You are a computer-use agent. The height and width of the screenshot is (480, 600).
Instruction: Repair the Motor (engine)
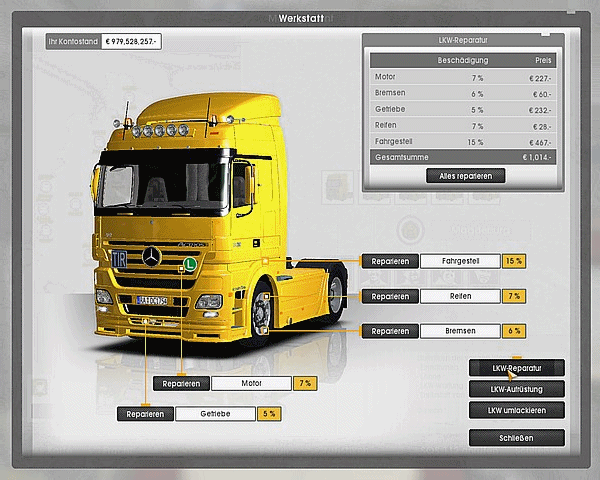point(181,383)
